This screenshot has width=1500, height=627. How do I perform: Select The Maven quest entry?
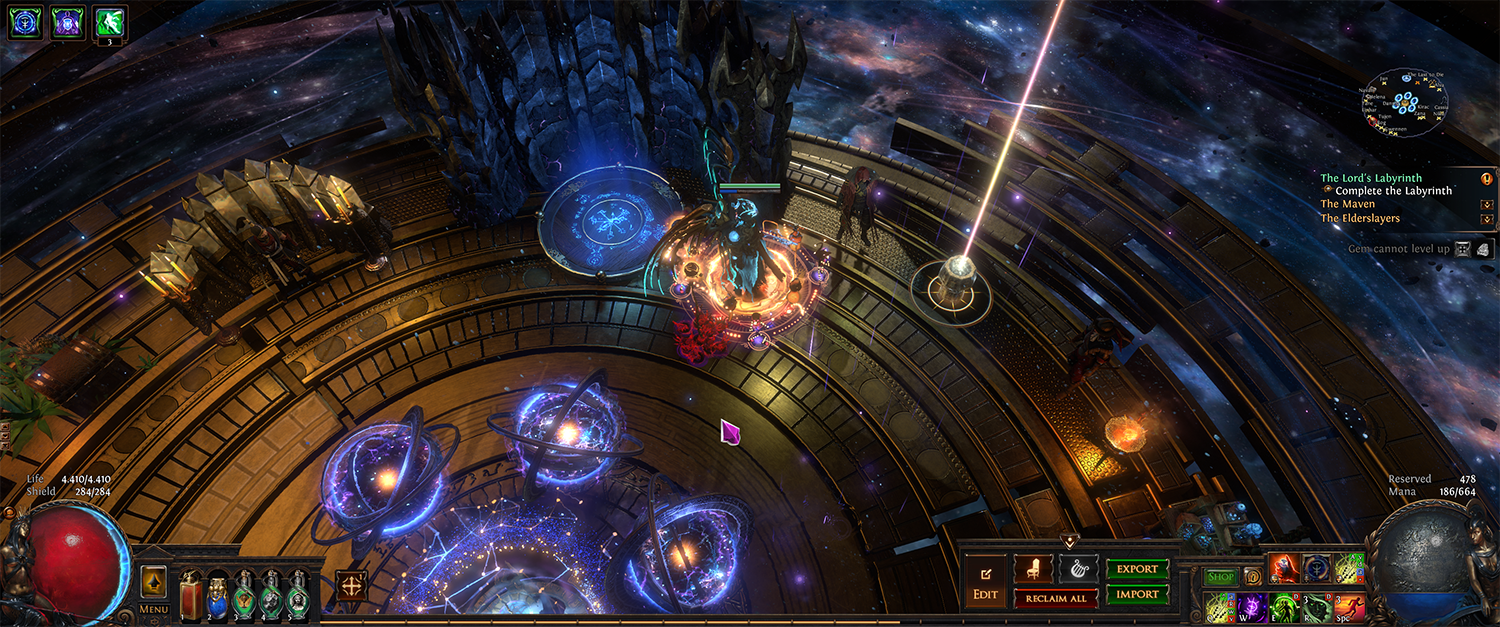(1347, 204)
